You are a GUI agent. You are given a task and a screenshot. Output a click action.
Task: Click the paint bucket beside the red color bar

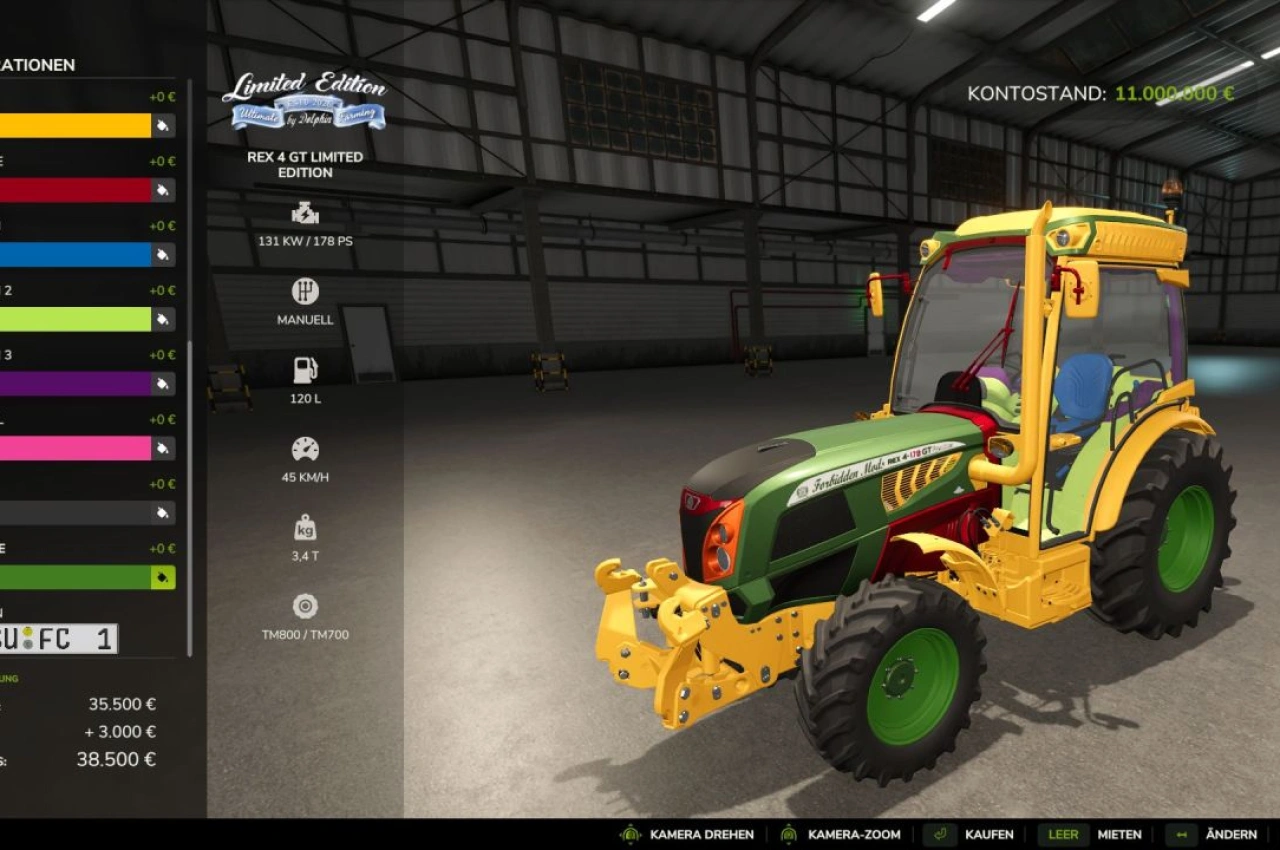click(x=160, y=189)
